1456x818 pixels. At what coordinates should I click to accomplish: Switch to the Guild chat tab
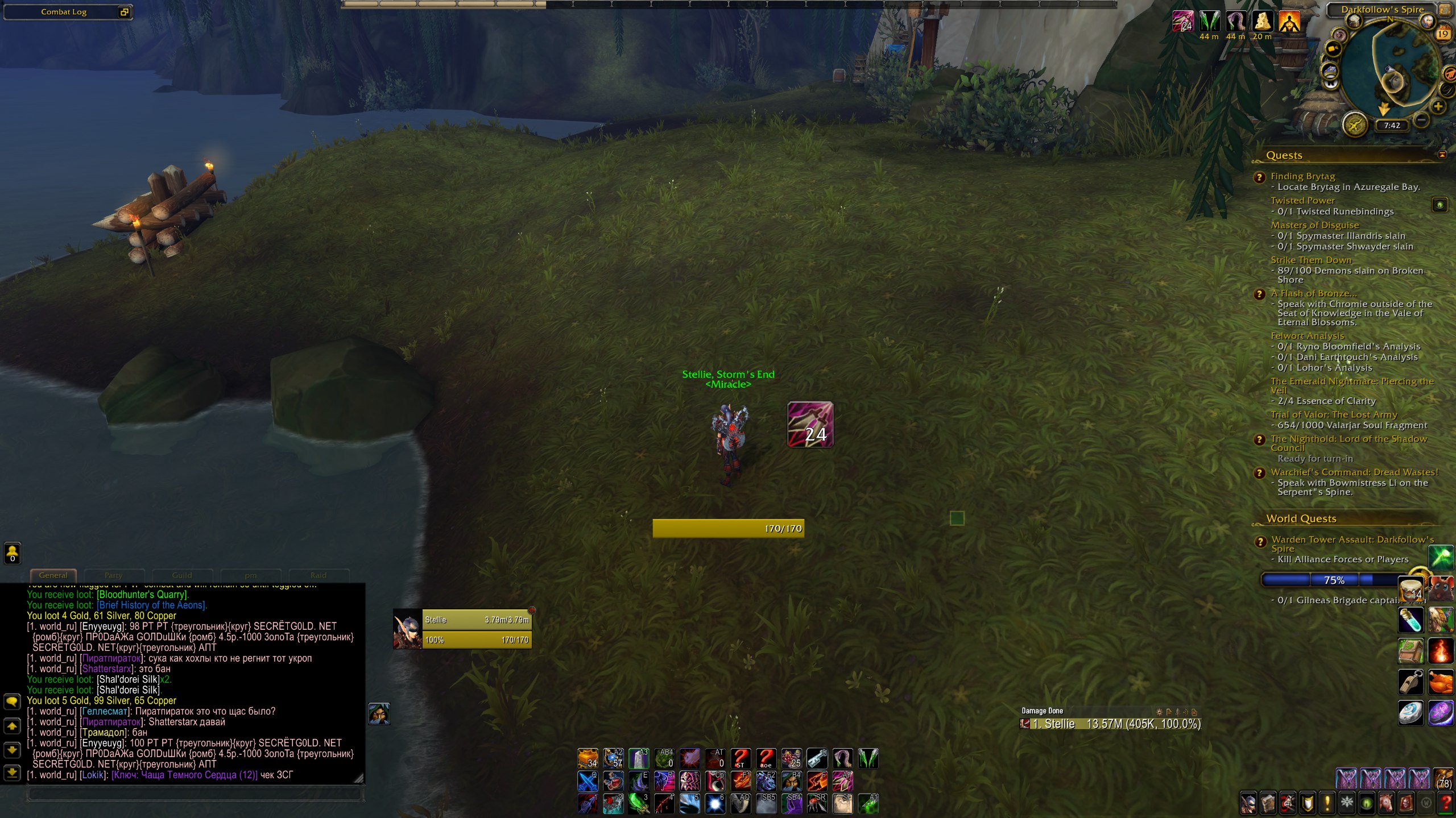182,575
